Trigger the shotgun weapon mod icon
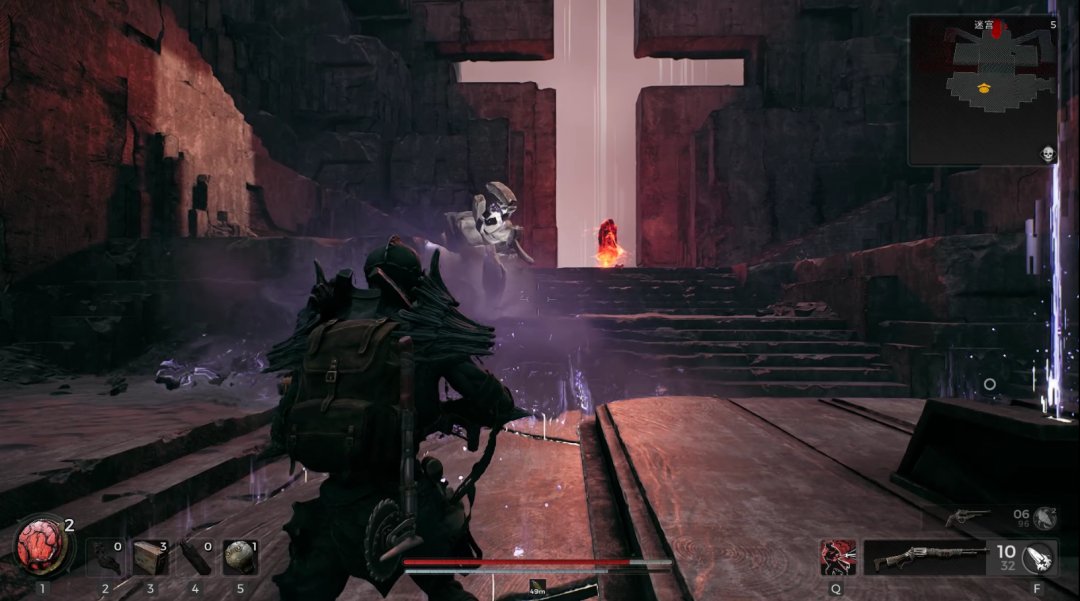 [1039, 557]
